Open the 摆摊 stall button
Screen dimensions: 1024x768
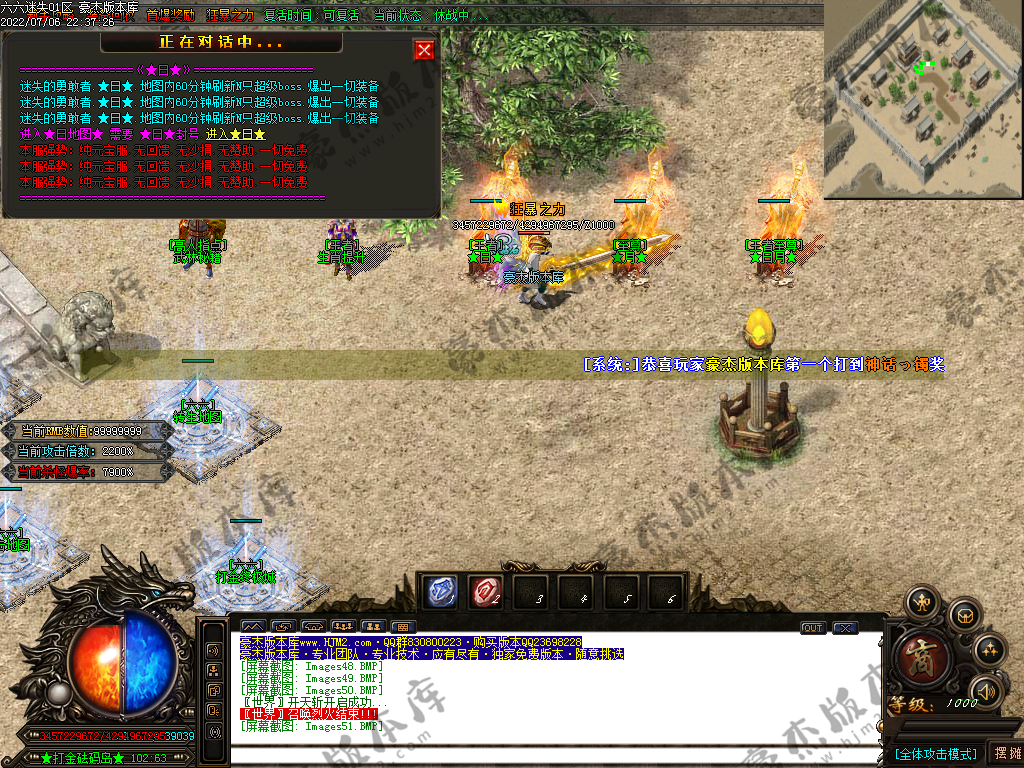point(1005,753)
